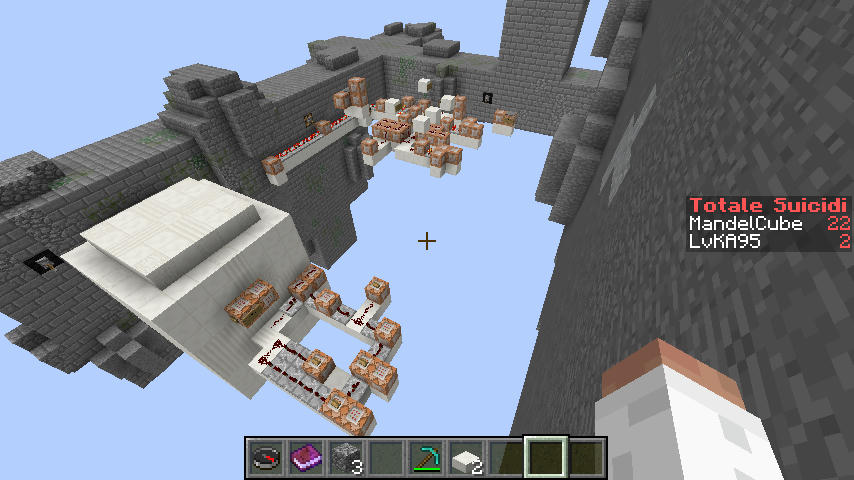Select the compass hotbar slot
Viewport: 854px width, 480px height.
(x=265, y=458)
